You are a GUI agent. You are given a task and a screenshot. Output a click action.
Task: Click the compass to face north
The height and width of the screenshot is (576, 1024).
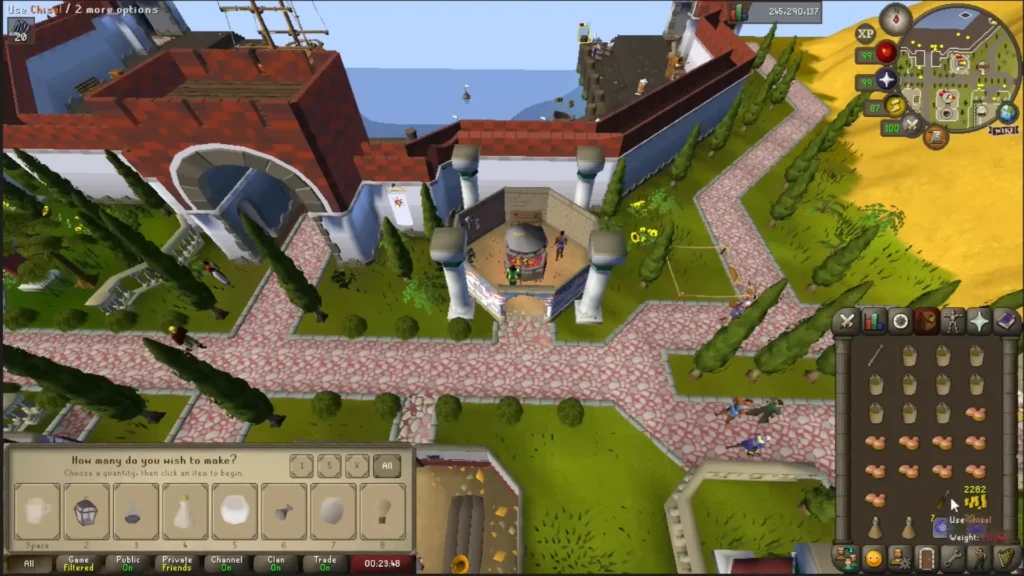point(895,17)
